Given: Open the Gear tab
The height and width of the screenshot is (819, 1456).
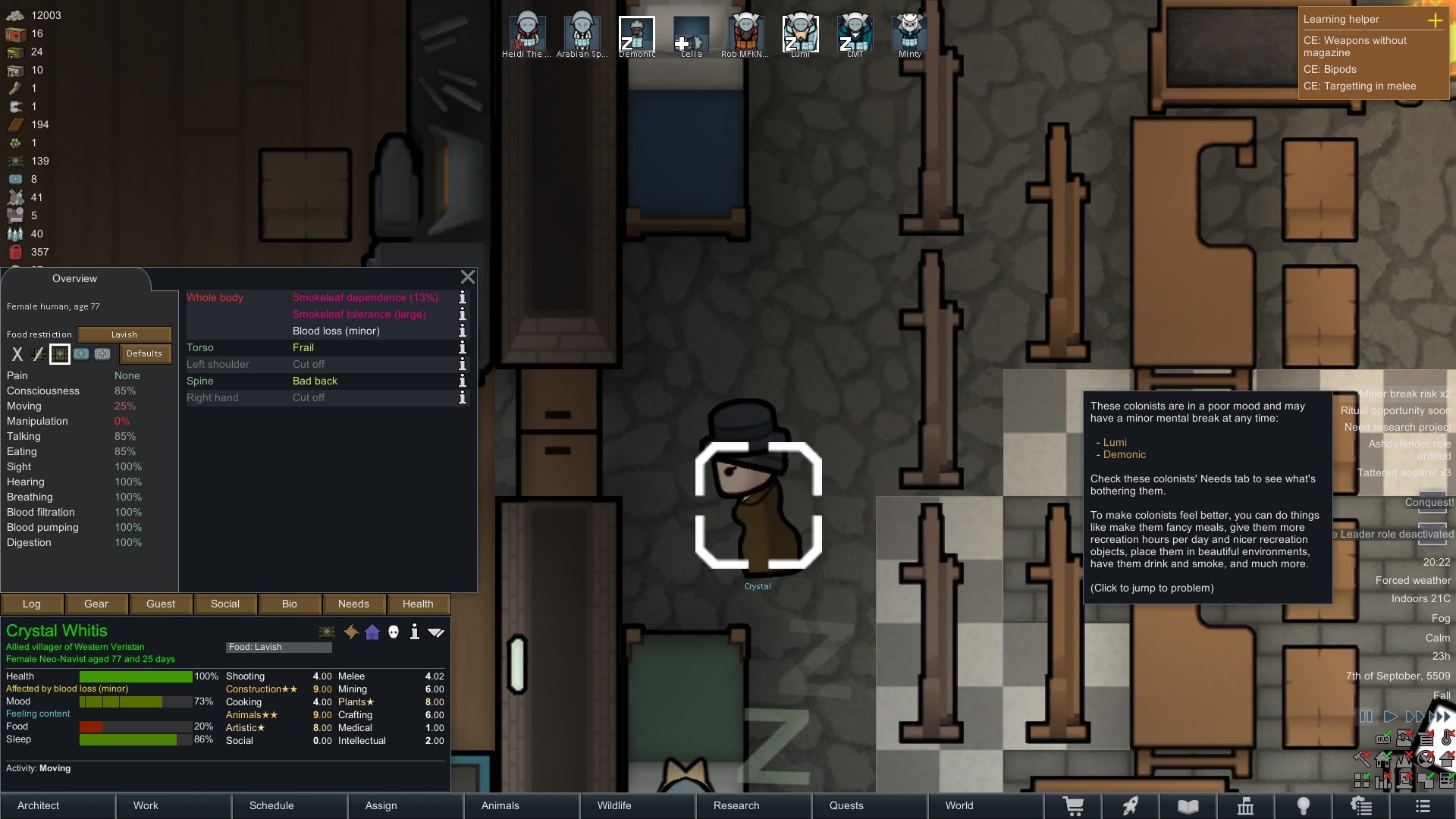Looking at the screenshot, I should tap(96, 604).
